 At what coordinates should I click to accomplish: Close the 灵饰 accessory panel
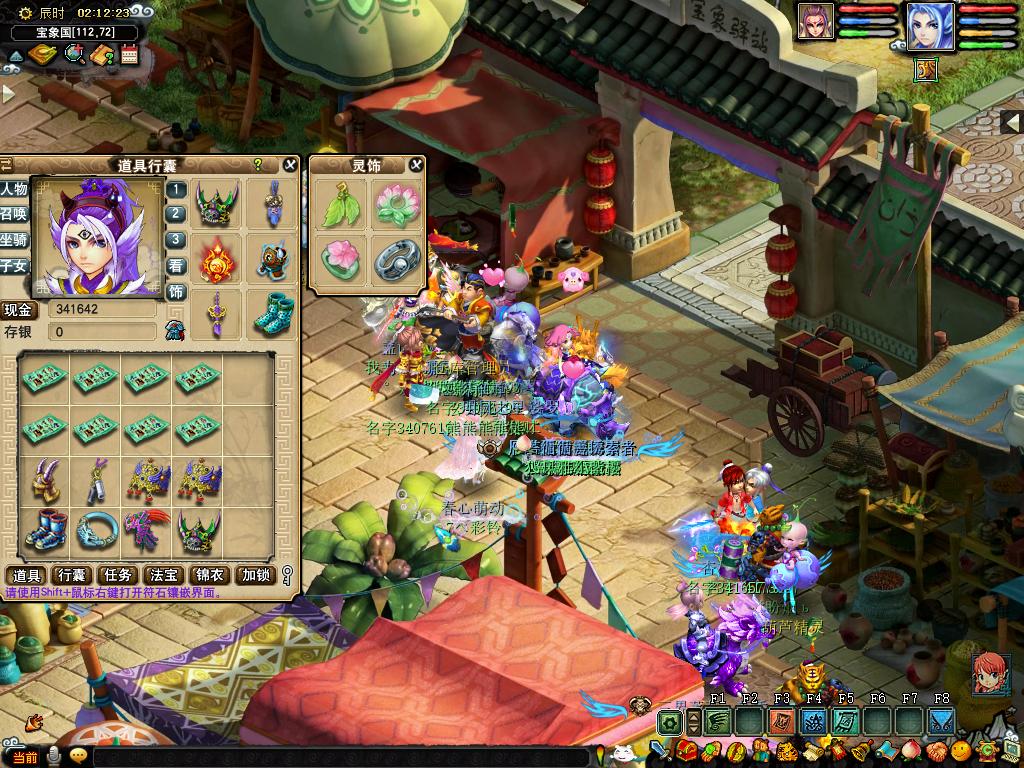(416, 165)
